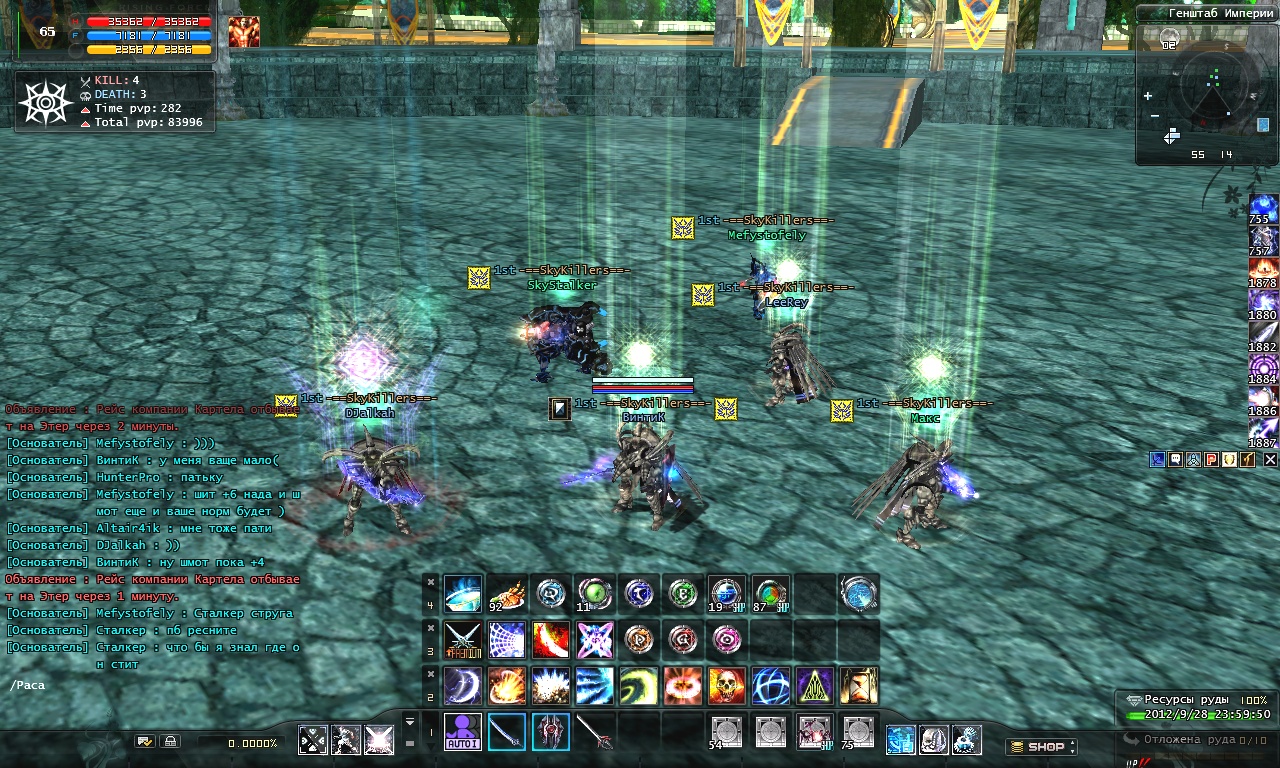Click the guild sun emblem panel
Viewport: 1280px width, 768px height.
45,102
